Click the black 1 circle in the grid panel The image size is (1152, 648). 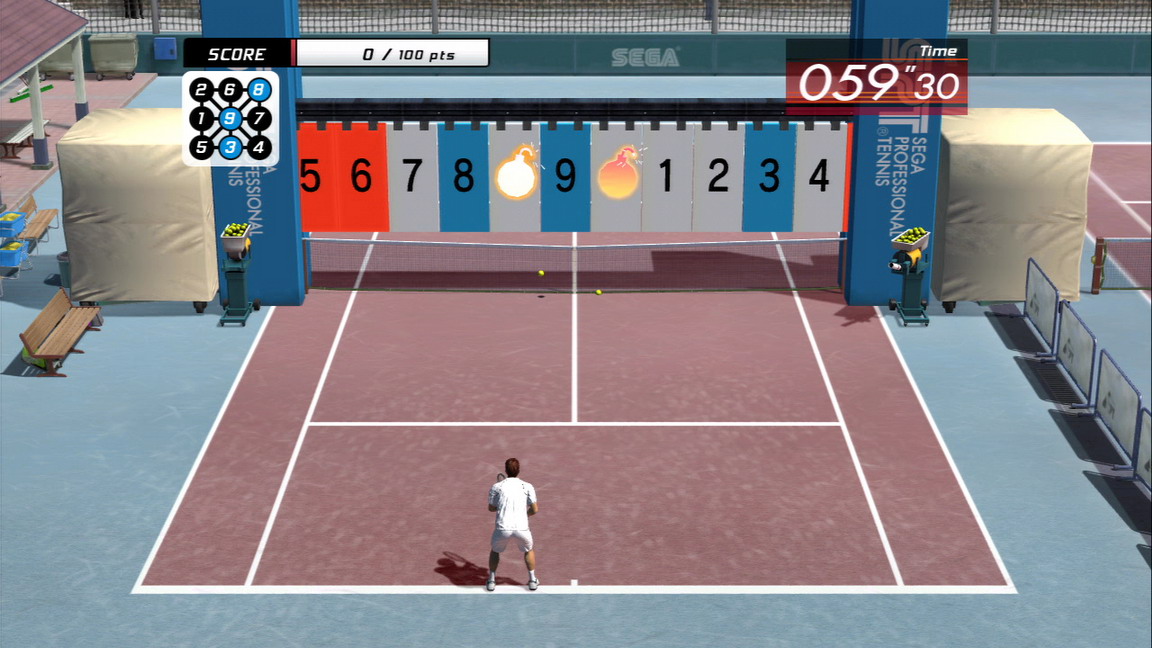tap(201, 119)
